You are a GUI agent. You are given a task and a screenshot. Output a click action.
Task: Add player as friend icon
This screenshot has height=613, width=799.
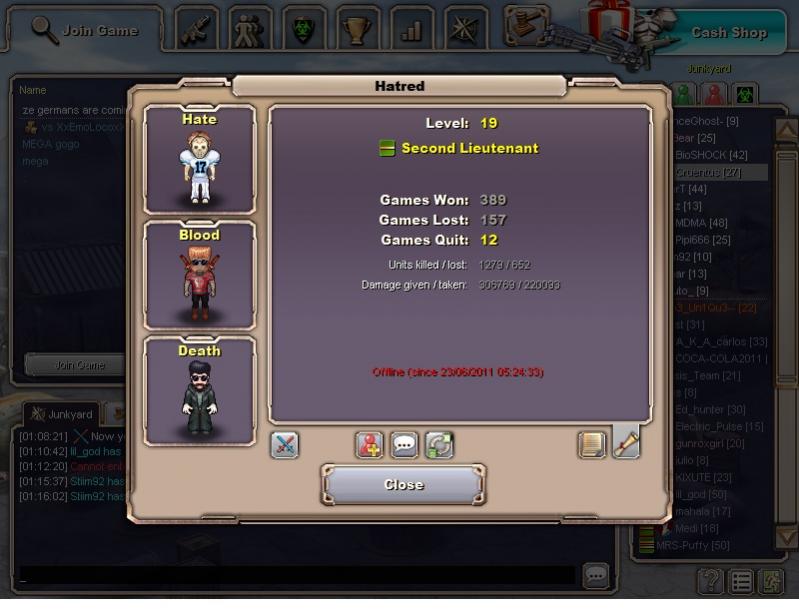pos(370,445)
